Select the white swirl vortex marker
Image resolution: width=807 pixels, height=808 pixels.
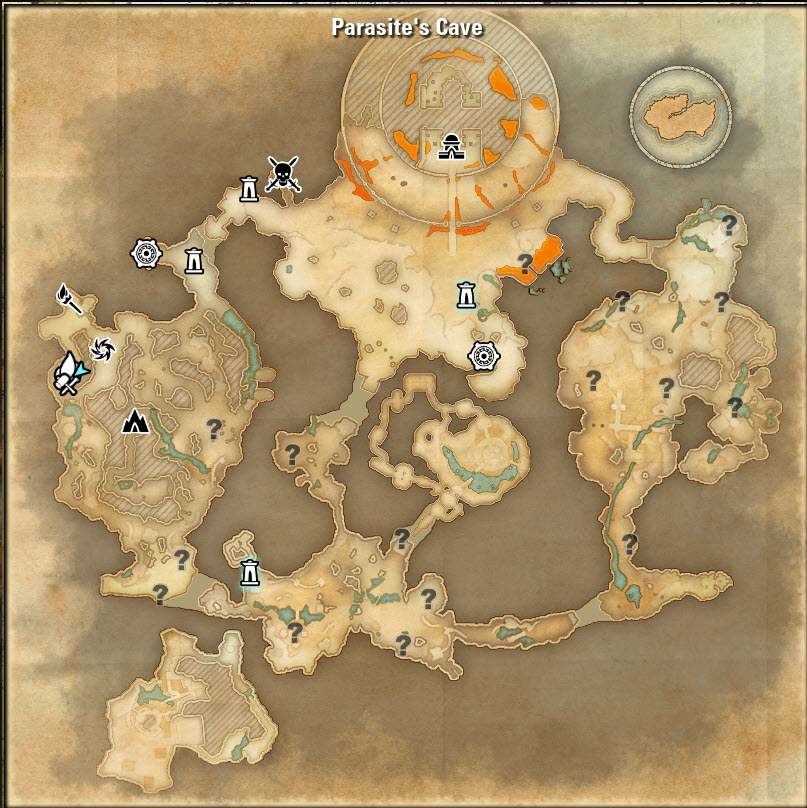(x=102, y=348)
